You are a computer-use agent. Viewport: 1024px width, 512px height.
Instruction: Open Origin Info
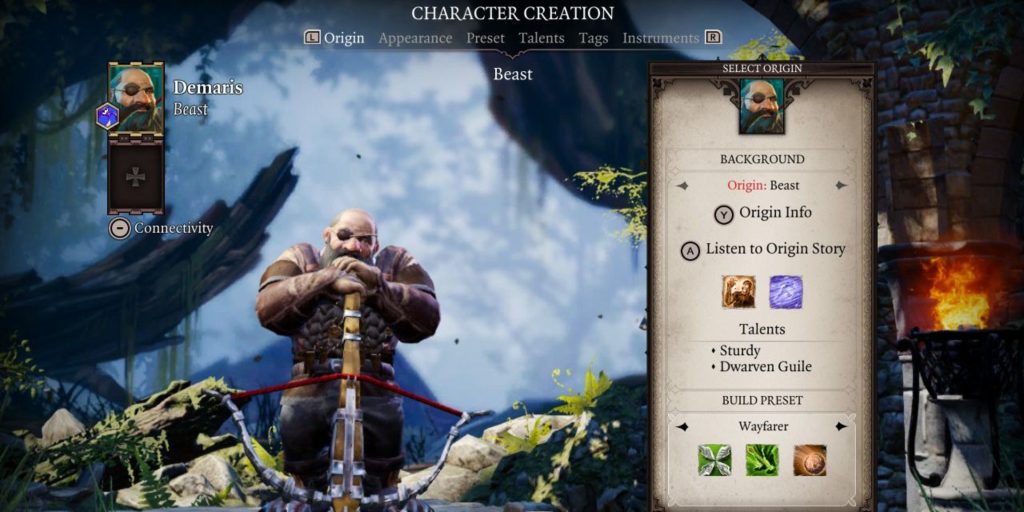point(763,213)
